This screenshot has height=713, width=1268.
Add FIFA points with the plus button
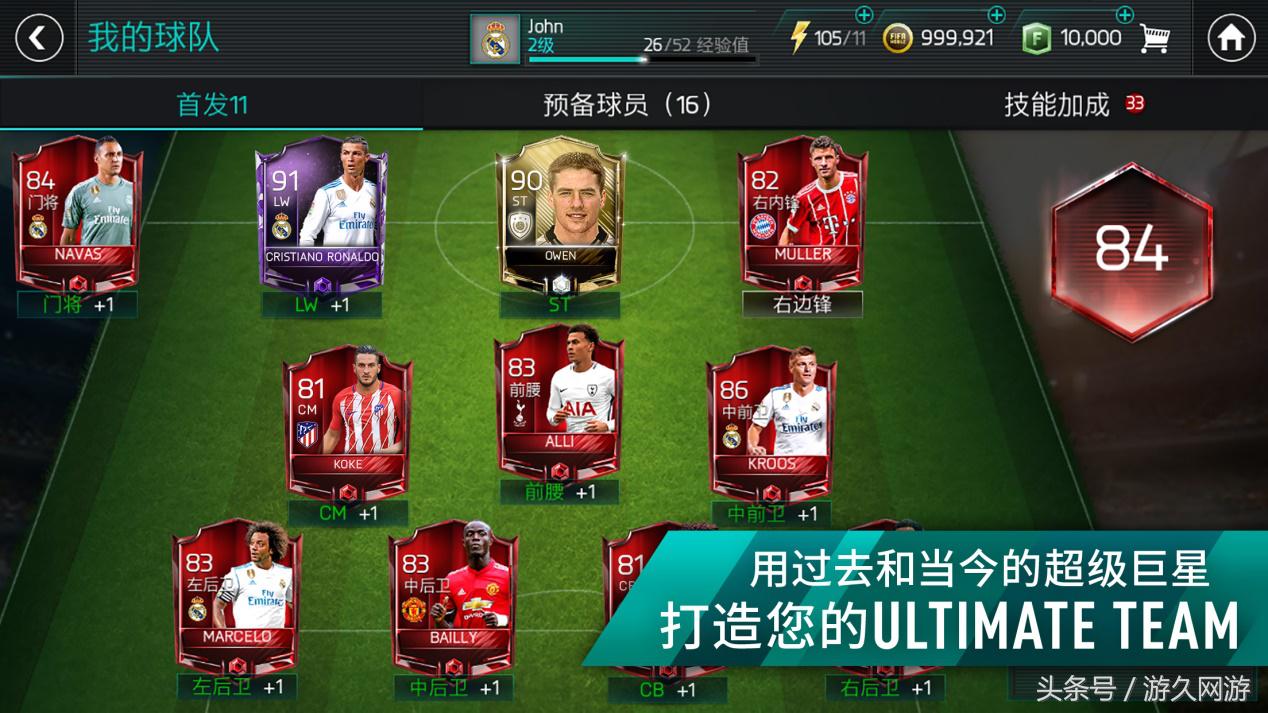(1124, 15)
